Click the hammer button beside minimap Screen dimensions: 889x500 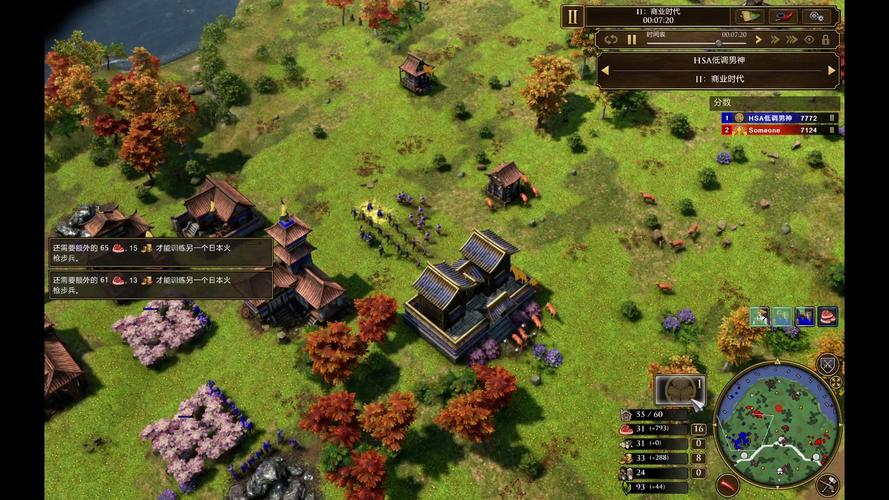pyautogui.click(x=828, y=485)
